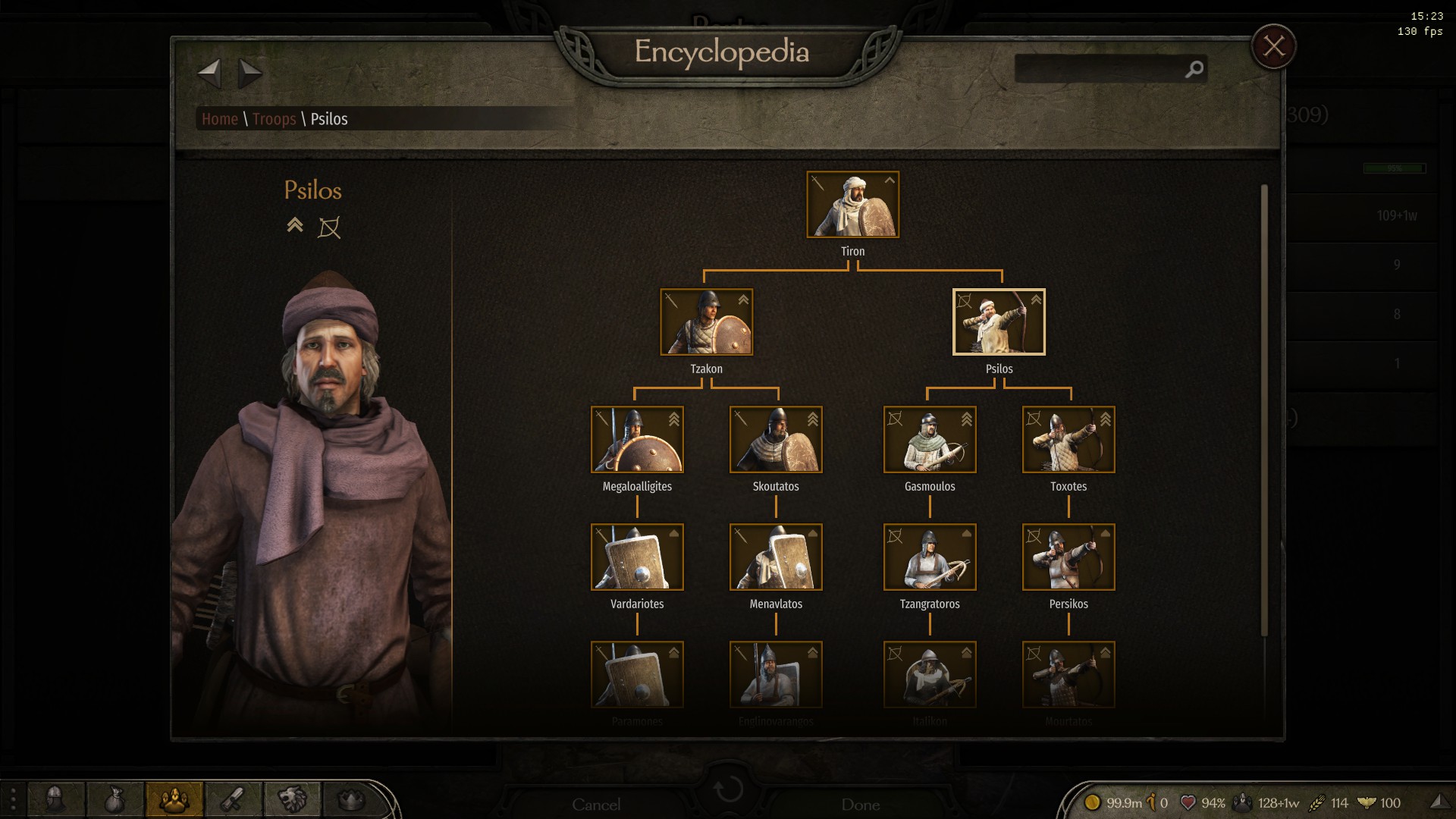View the Tzangratoros troop page
The image size is (1456, 819).
[x=929, y=557]
